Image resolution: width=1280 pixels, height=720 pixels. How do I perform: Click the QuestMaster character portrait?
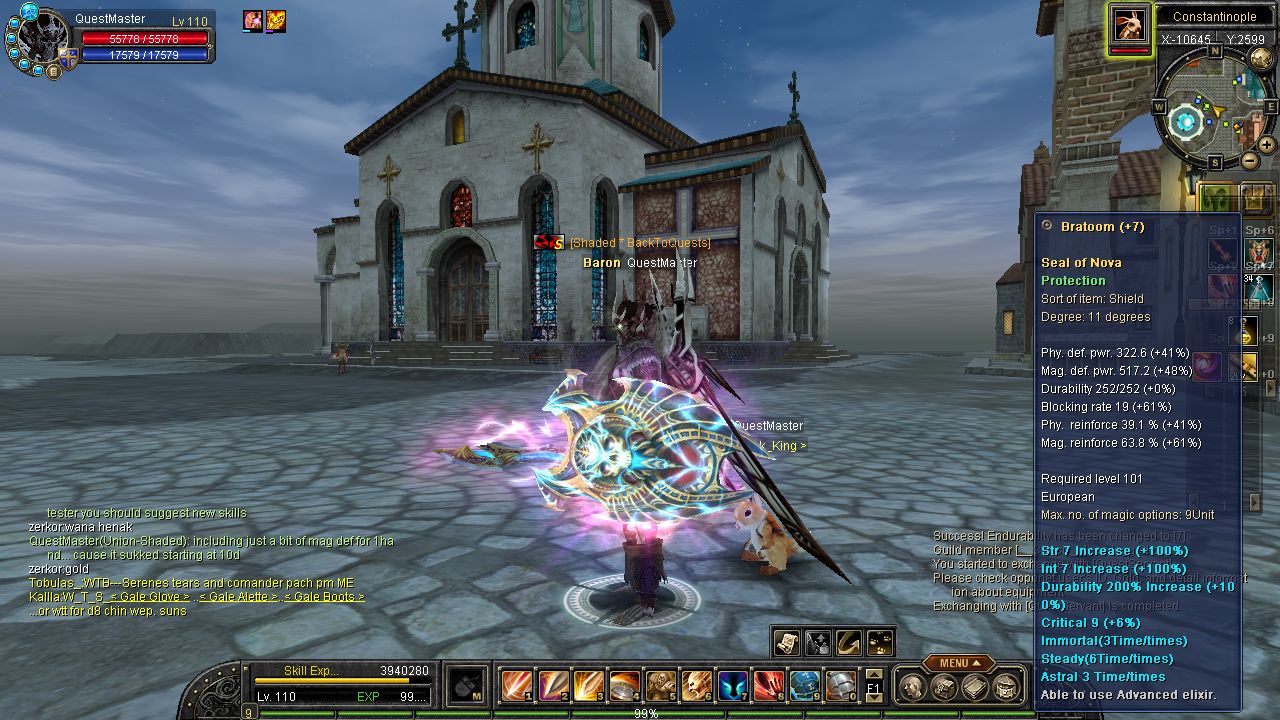click(37, 40)
